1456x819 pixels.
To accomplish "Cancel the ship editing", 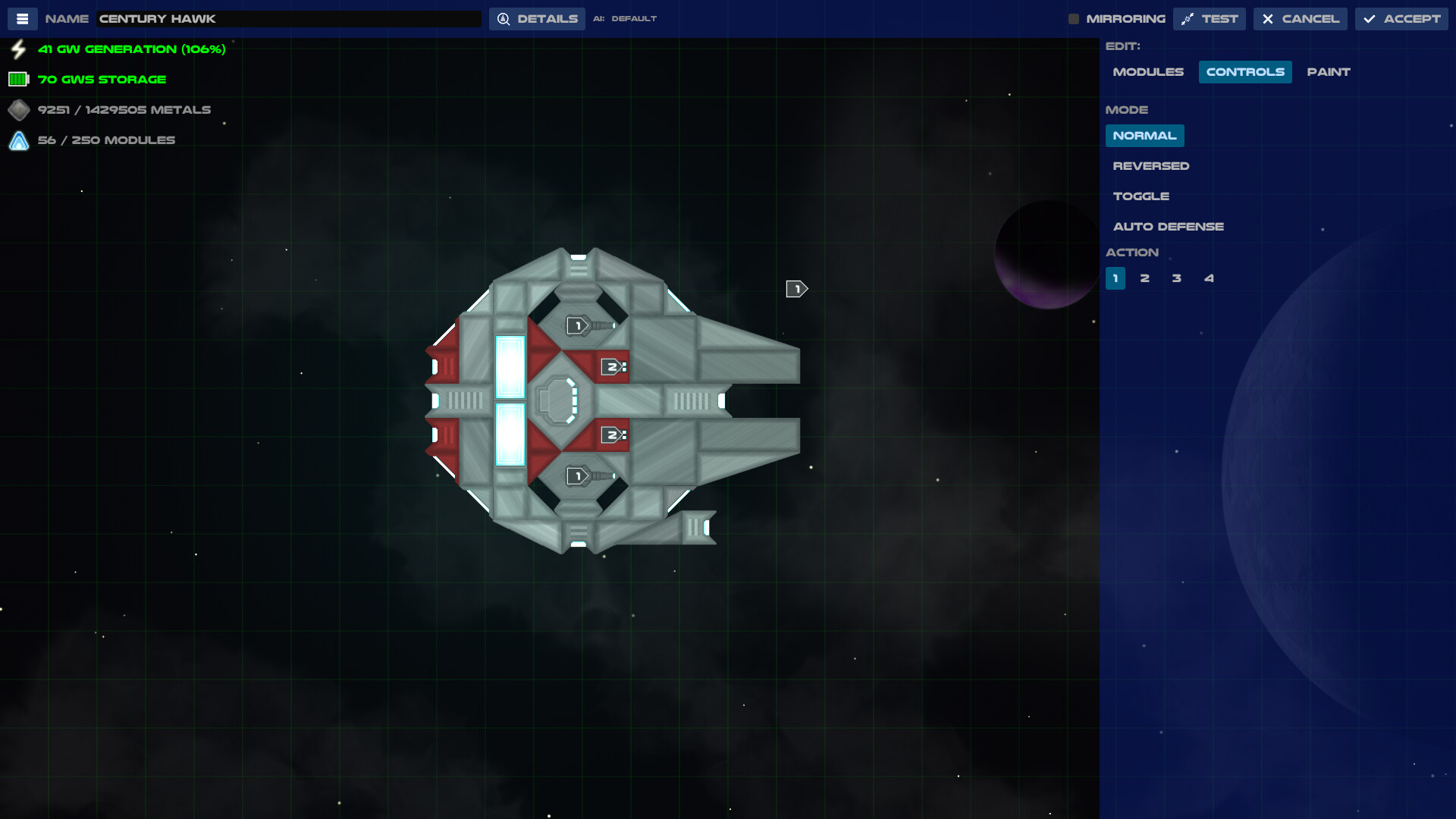I will pos(1300,18).
